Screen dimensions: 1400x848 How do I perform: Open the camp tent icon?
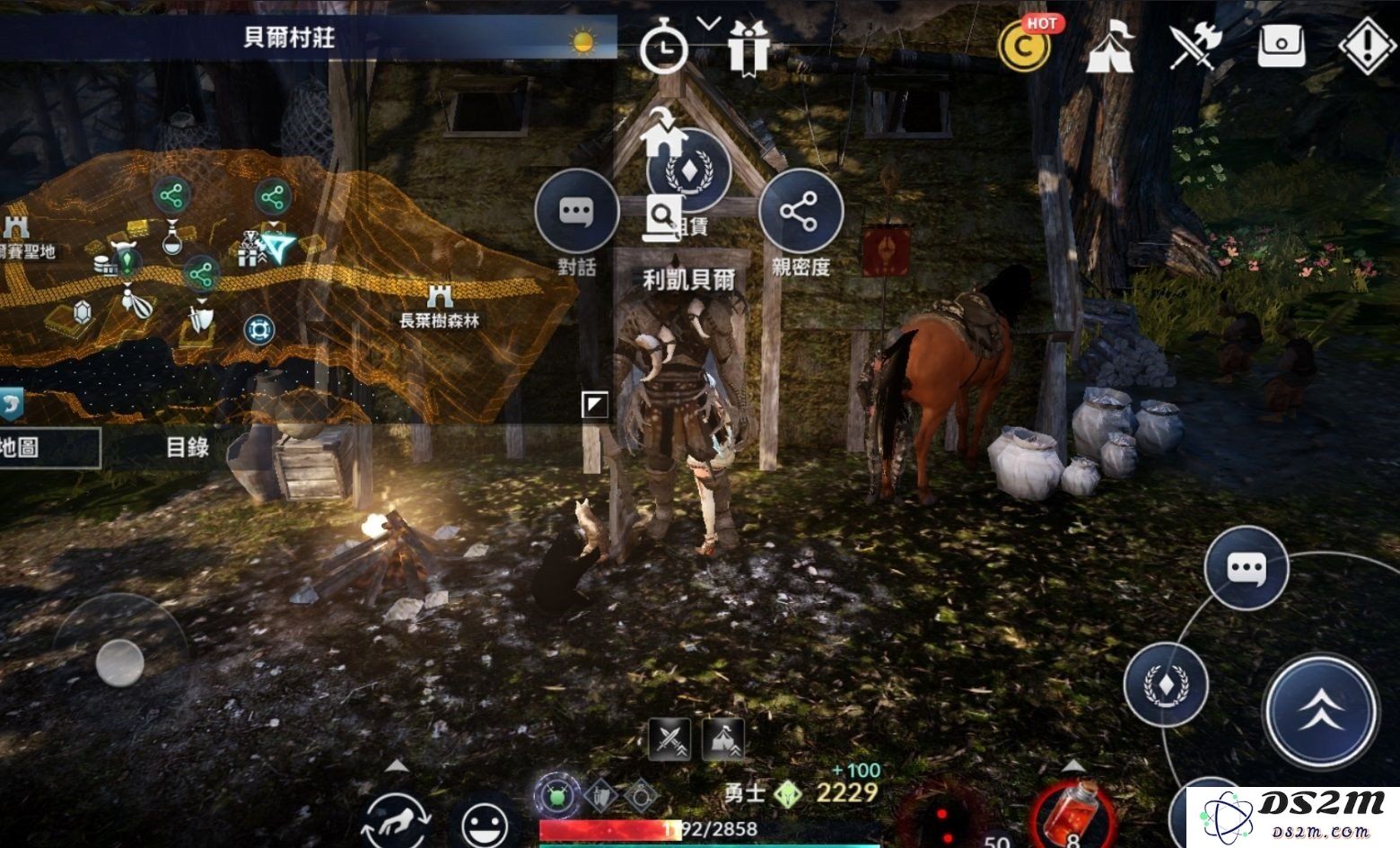click(1109, 45)
